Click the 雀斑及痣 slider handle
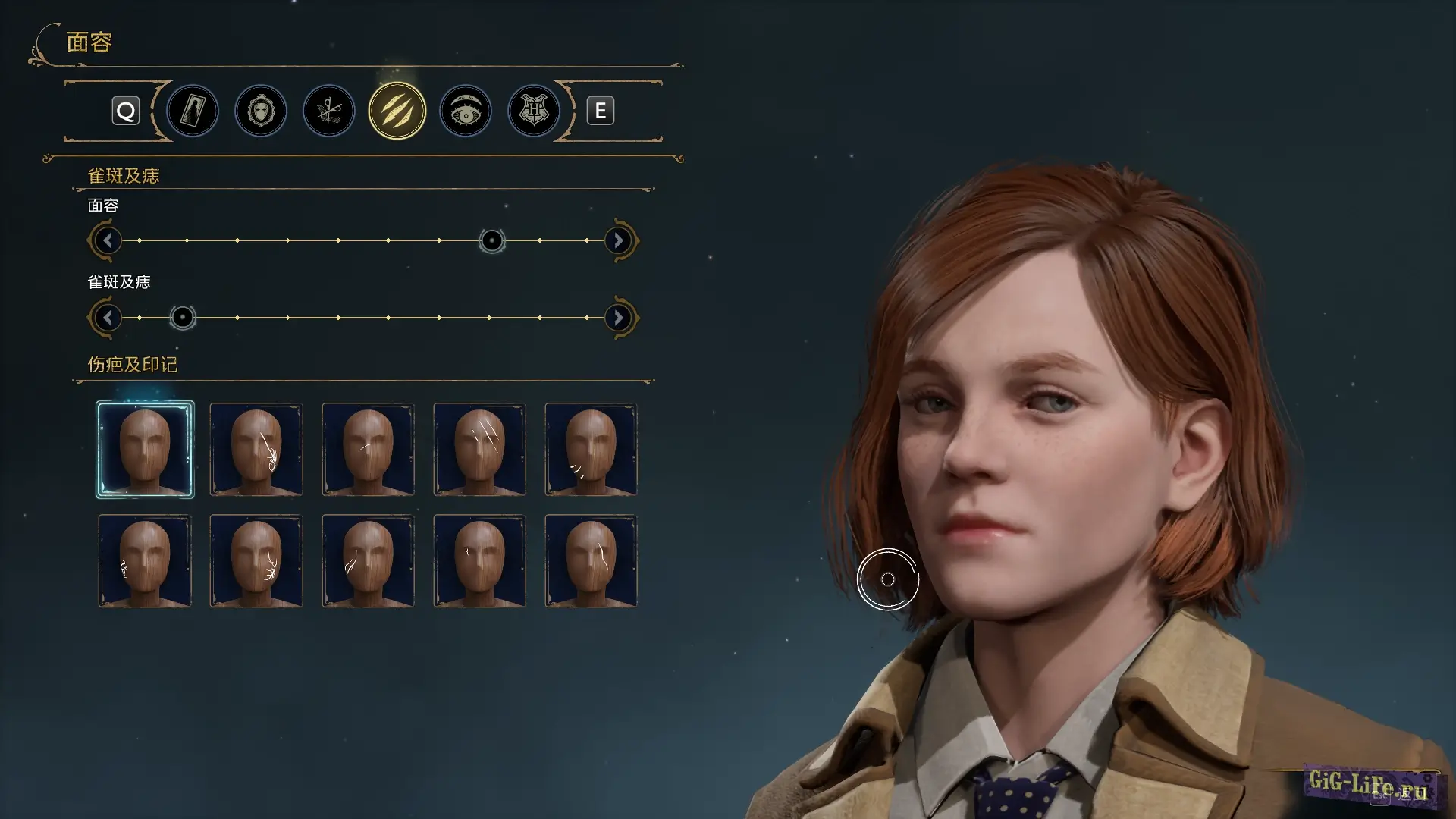The width and height of the screenshot is (1456, 819). [182, 318]
